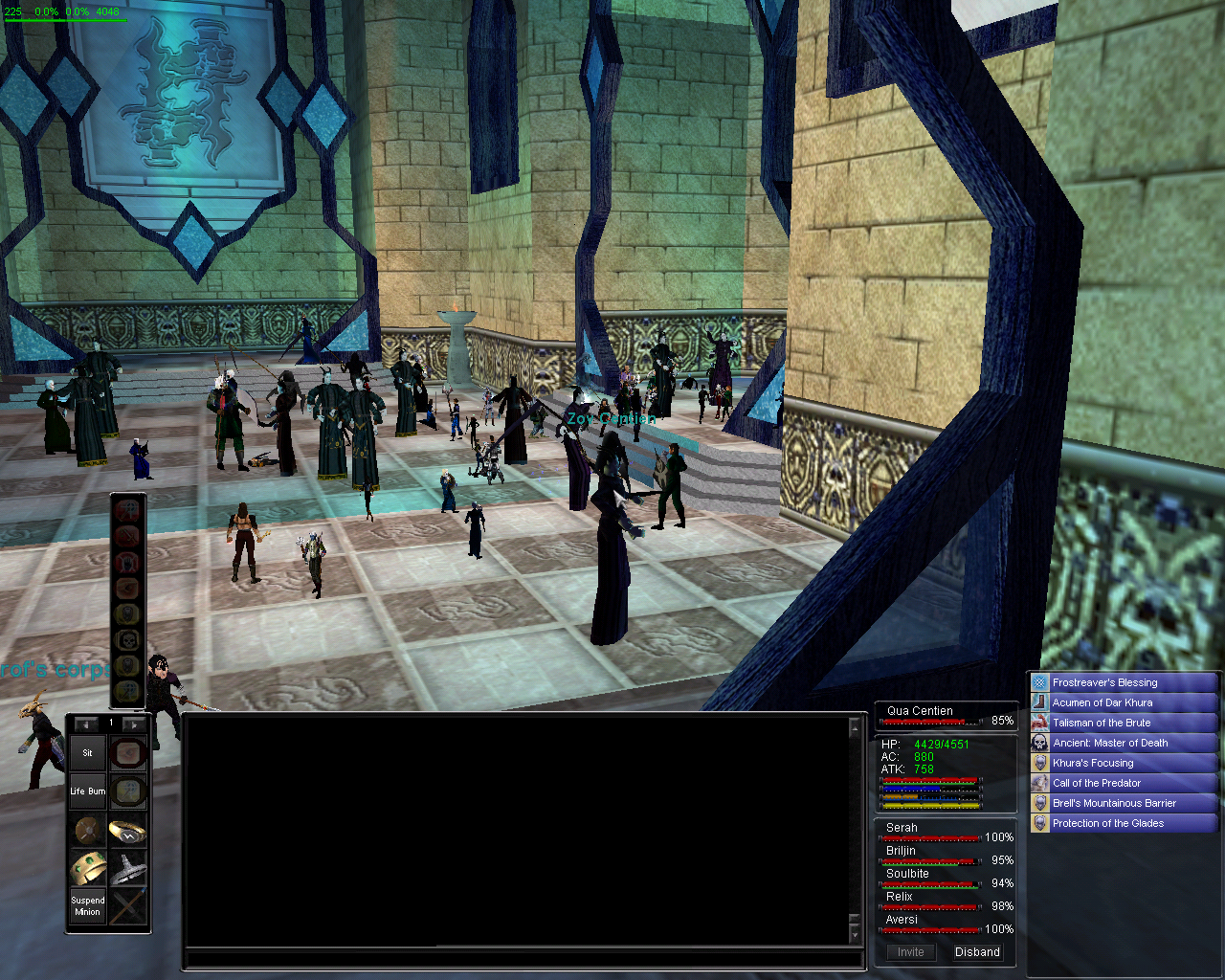Go to the next hotbar page
Viewport: 1225px width, 980px height.
pyautogui.click(x=134, y=724)
